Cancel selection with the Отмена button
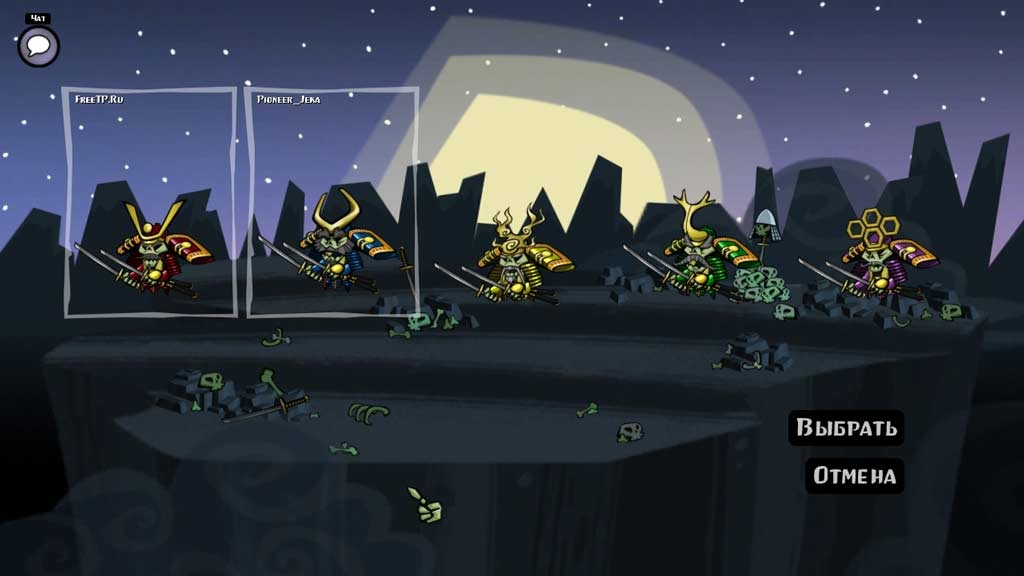 click(854, 475)
